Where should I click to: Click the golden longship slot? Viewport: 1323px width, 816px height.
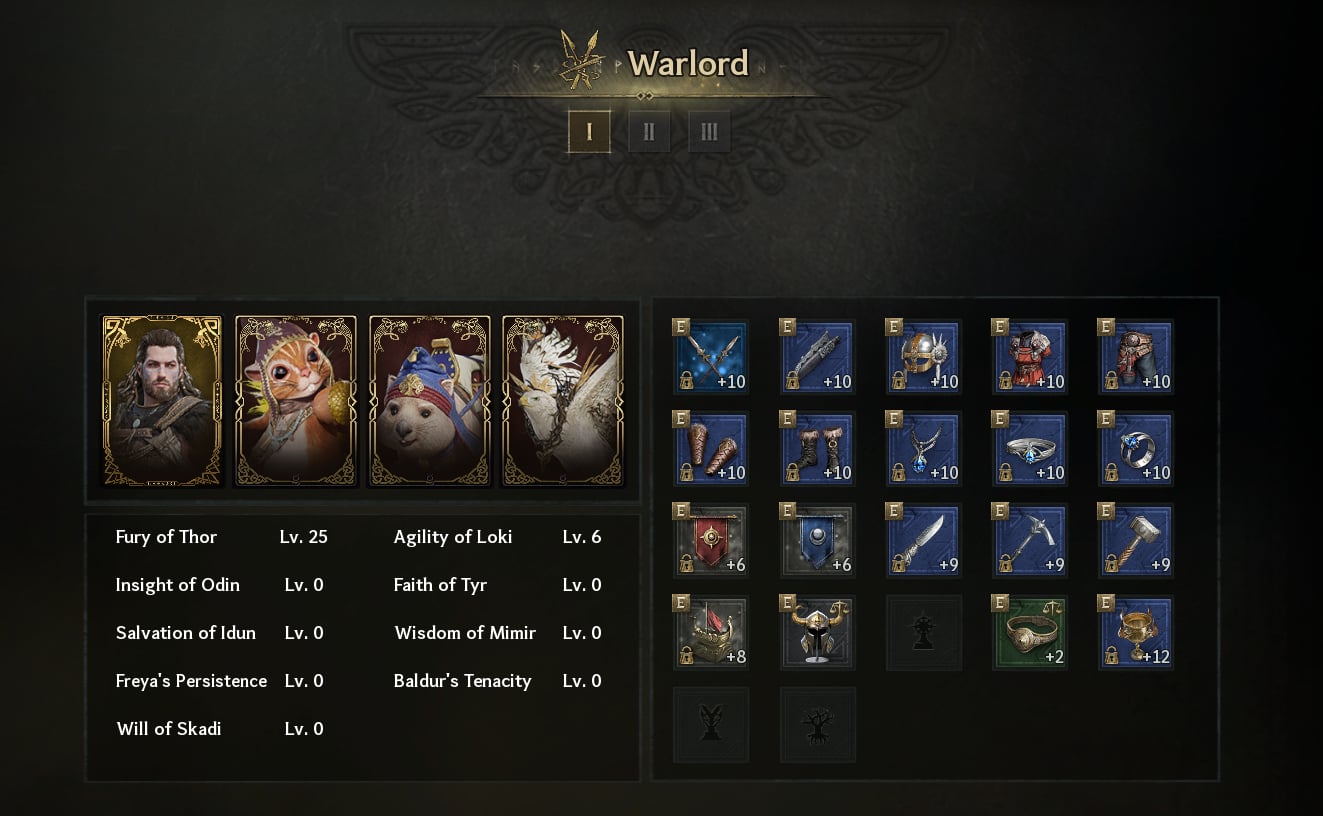click(711, 633)
